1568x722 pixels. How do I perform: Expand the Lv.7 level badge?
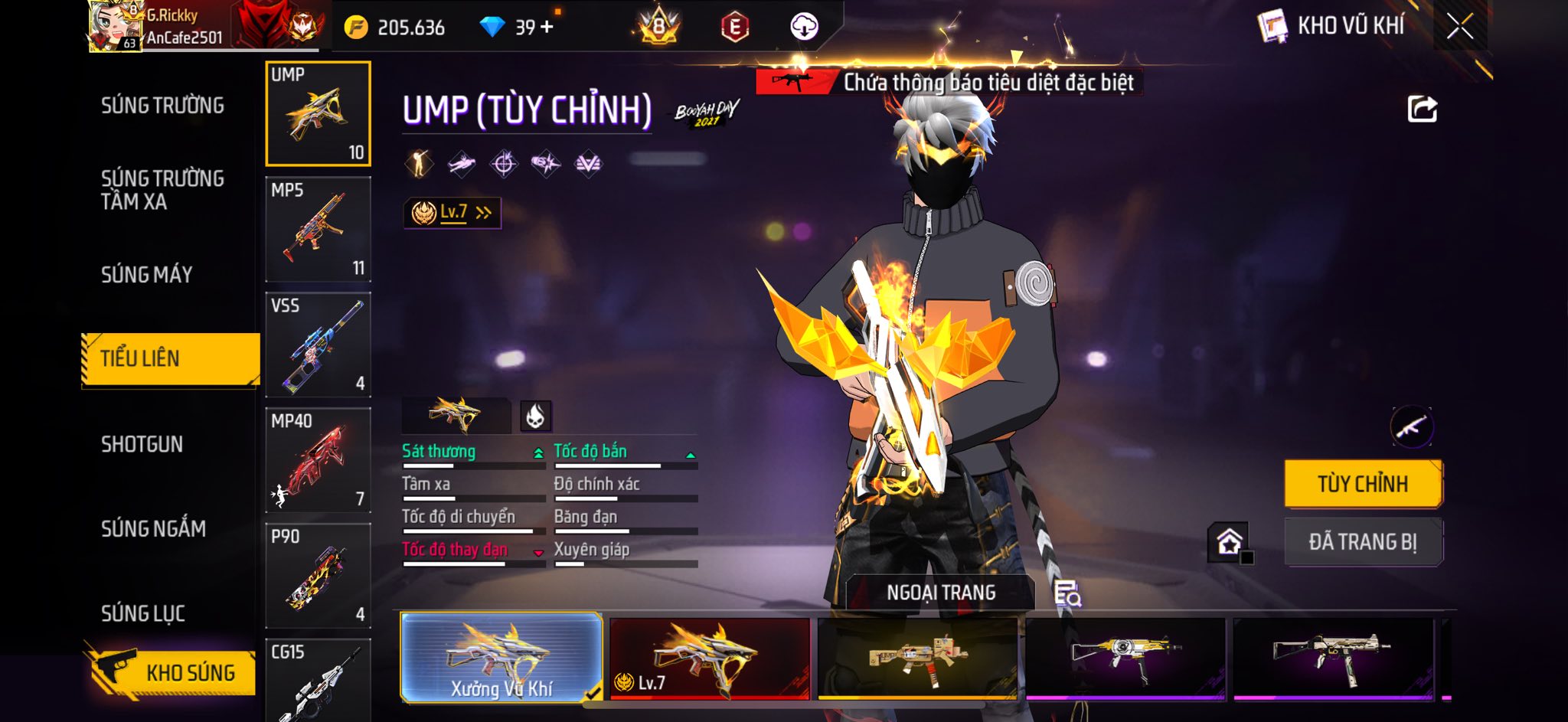pos(452,213)
